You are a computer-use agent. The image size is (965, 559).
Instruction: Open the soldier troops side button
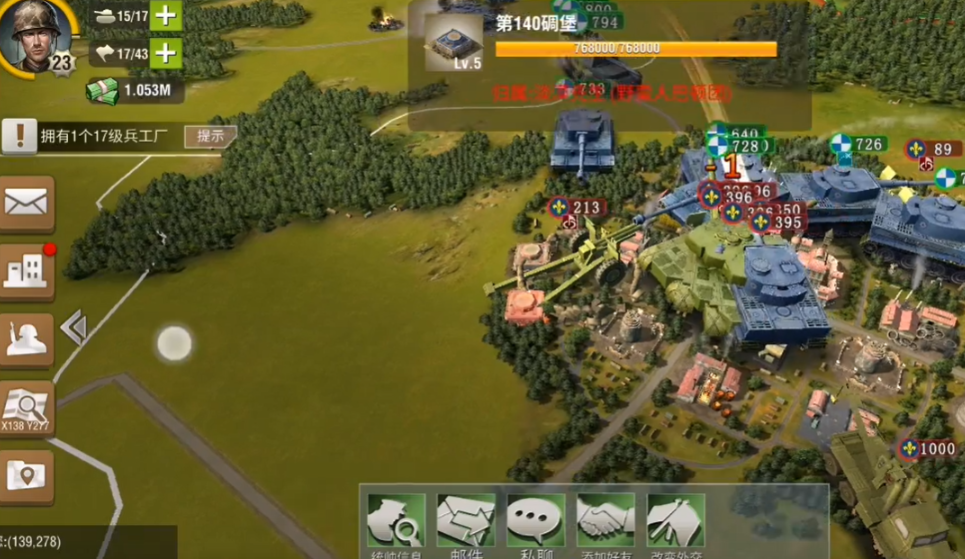(27, 338)
